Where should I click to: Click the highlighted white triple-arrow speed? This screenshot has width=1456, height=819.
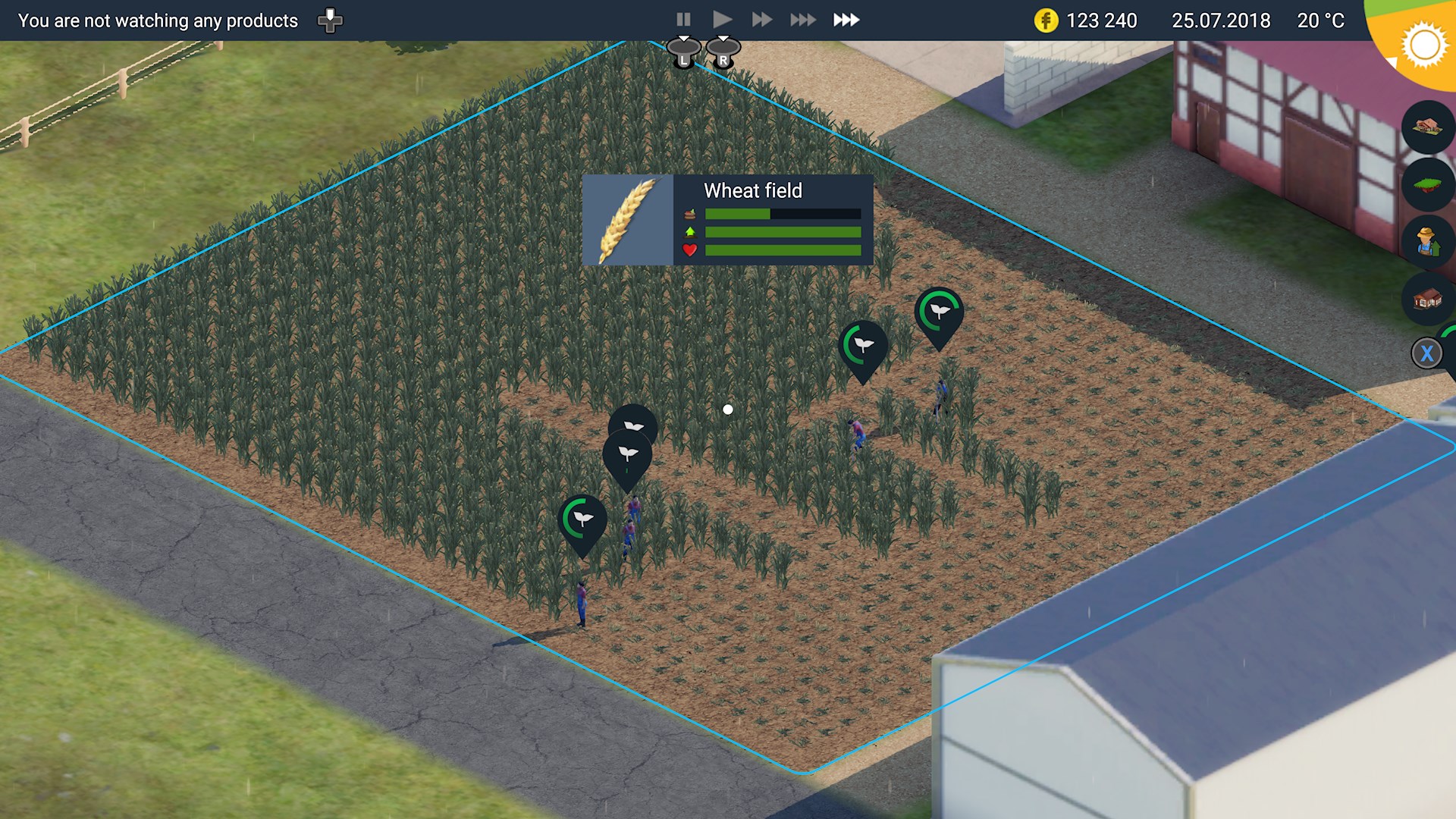(846, 20)
